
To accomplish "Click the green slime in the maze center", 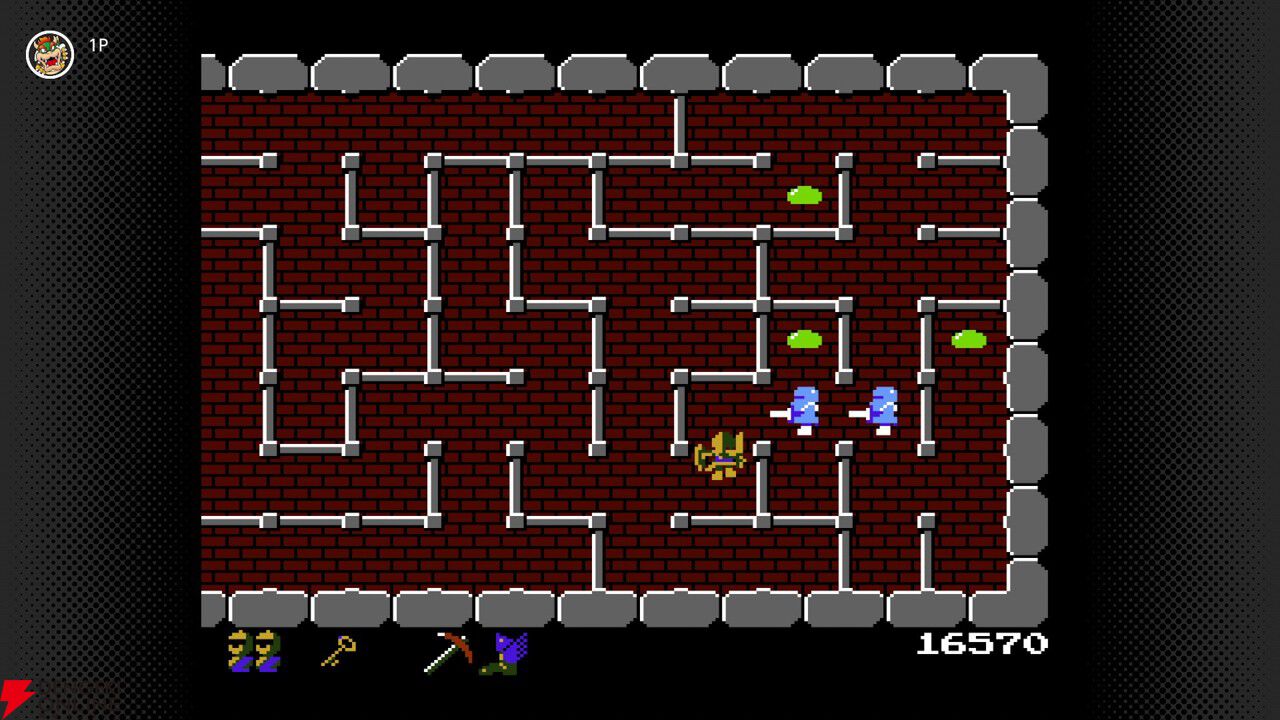I will (x=806, y=339).
